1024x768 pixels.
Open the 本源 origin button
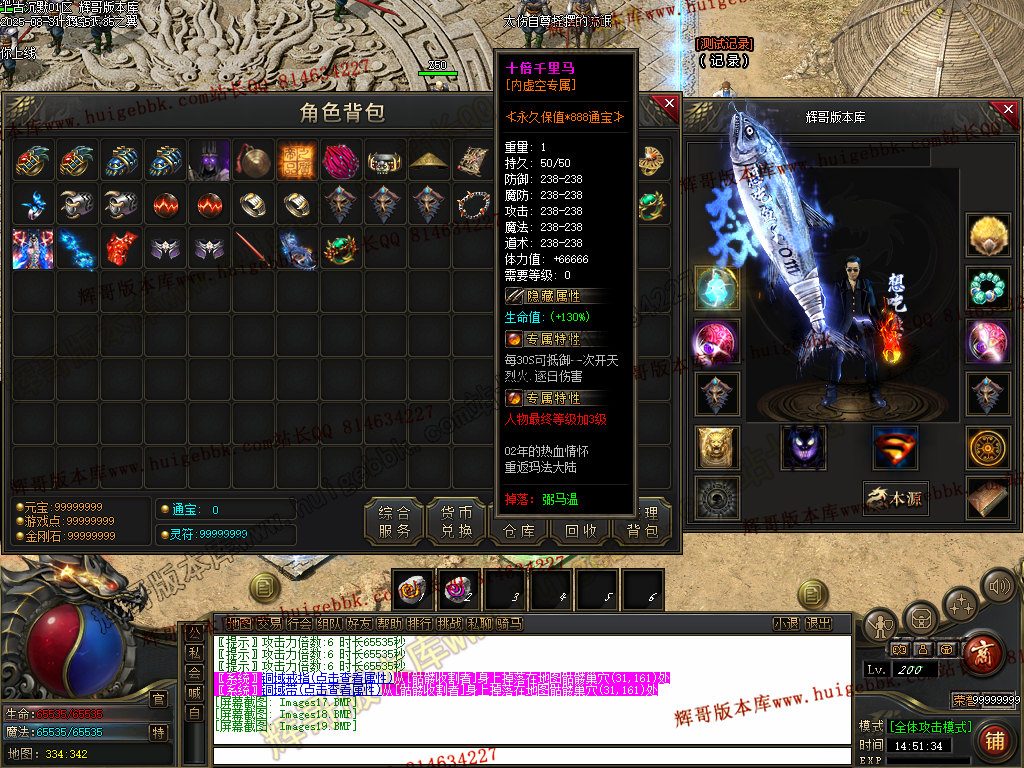(895, 498)
